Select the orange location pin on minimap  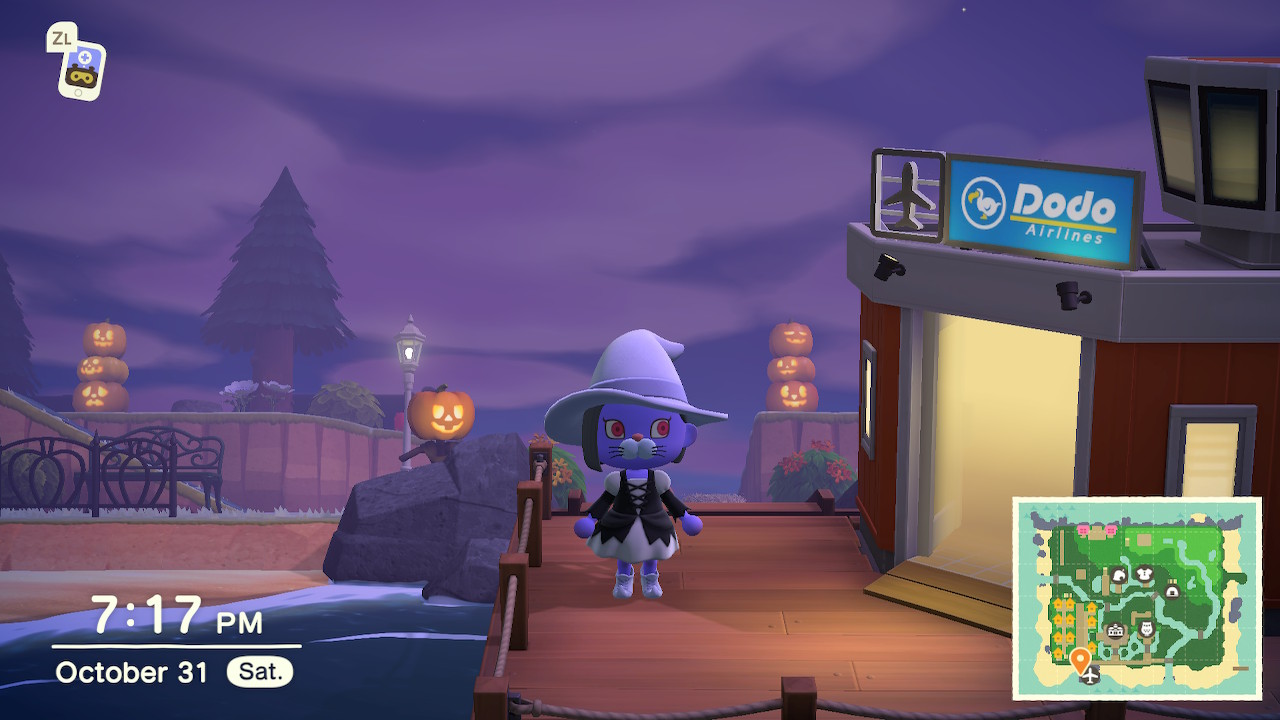tap(1080, 660)
